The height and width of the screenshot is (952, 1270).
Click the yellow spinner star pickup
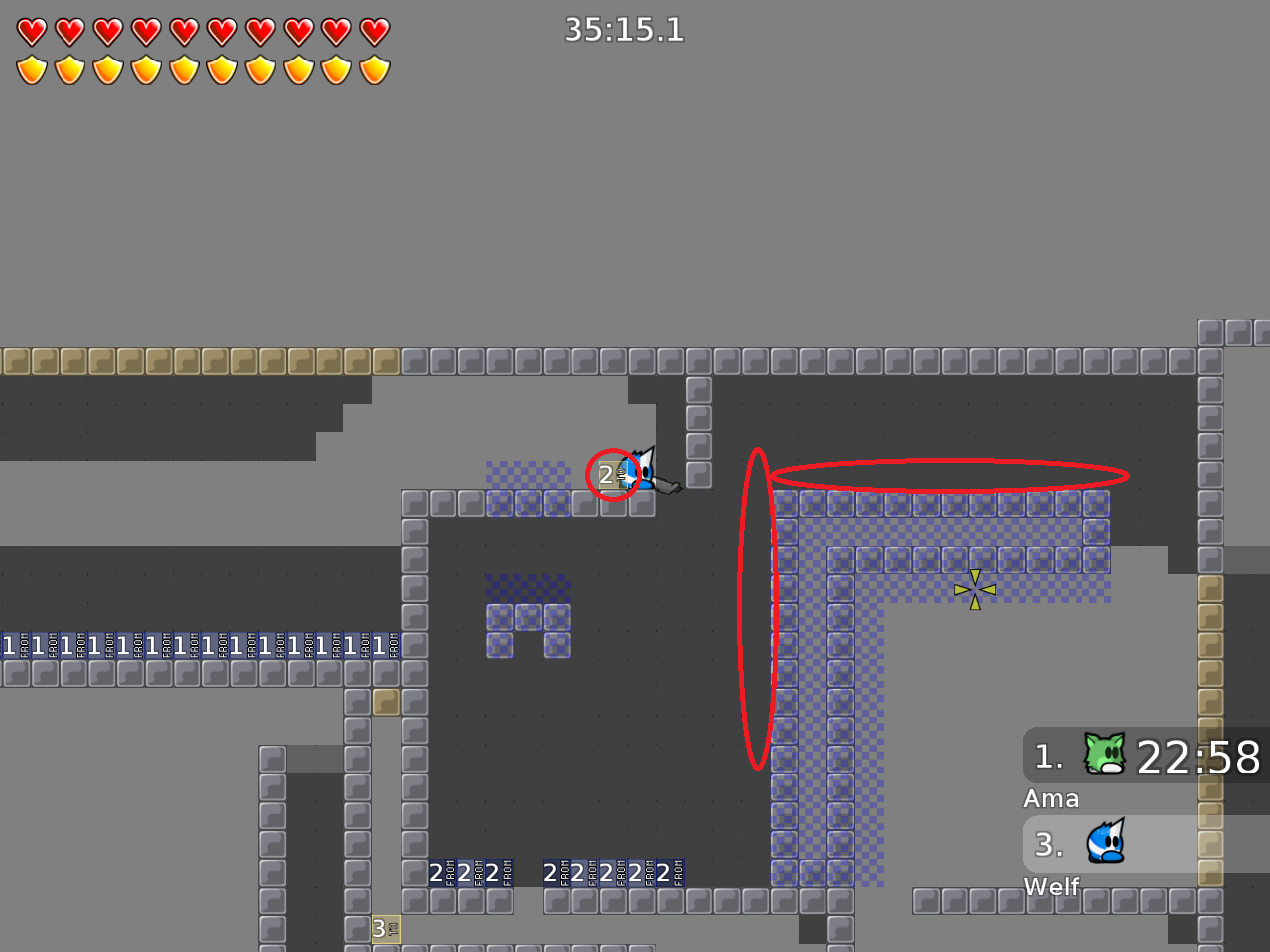click(x=976, y=587)
